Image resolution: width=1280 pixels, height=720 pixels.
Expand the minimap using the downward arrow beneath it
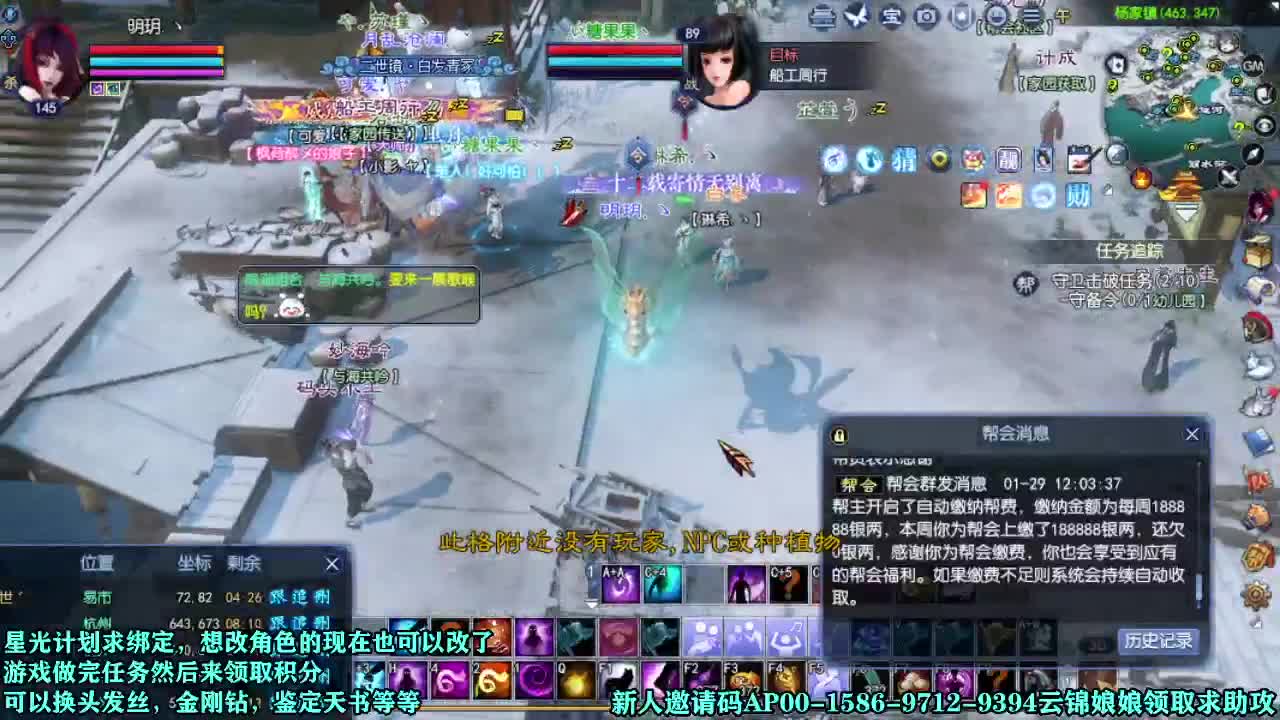(1187, 211)
